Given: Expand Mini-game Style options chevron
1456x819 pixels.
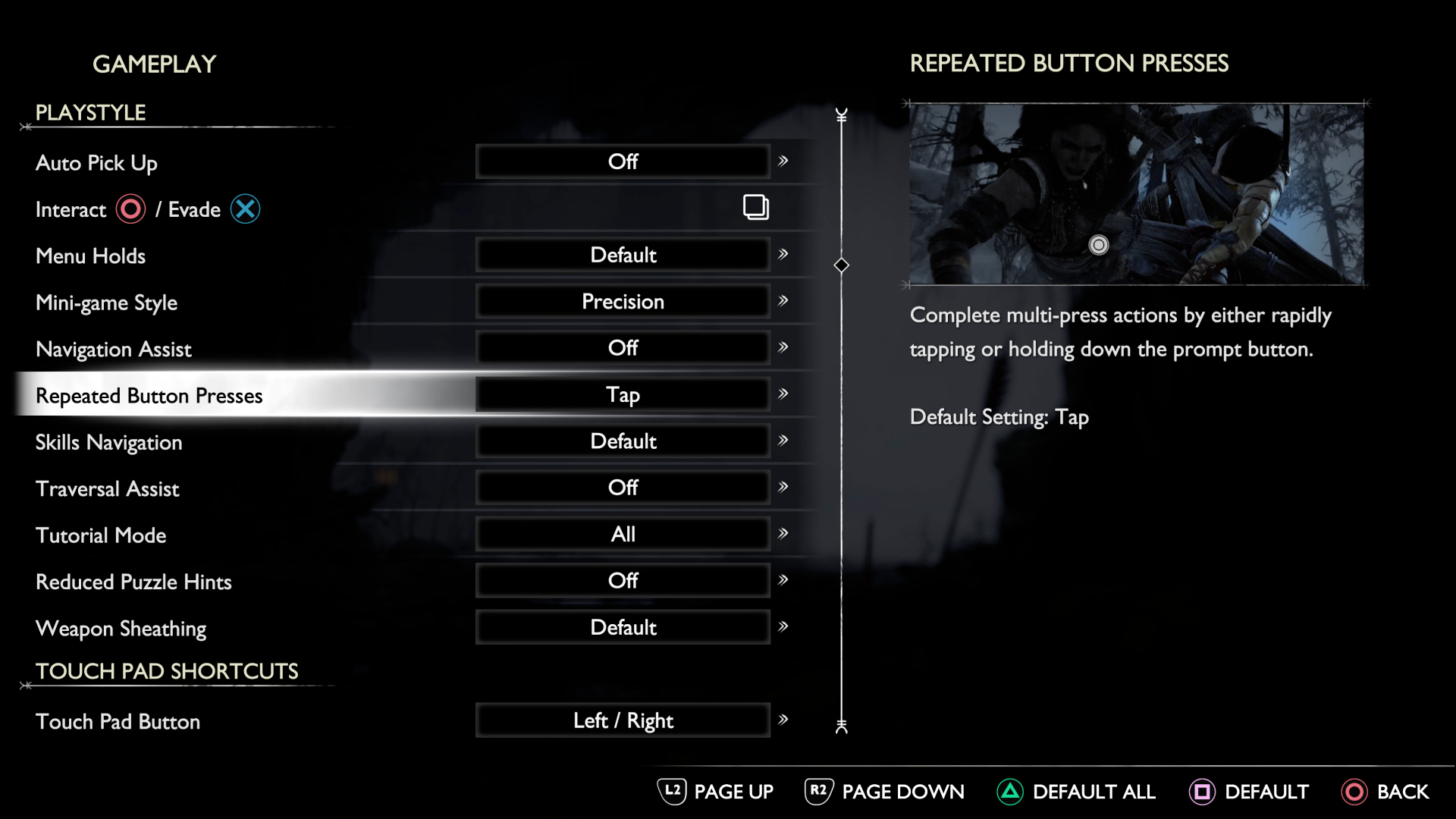Looking at the screenshot, I should tap(783, 301).
